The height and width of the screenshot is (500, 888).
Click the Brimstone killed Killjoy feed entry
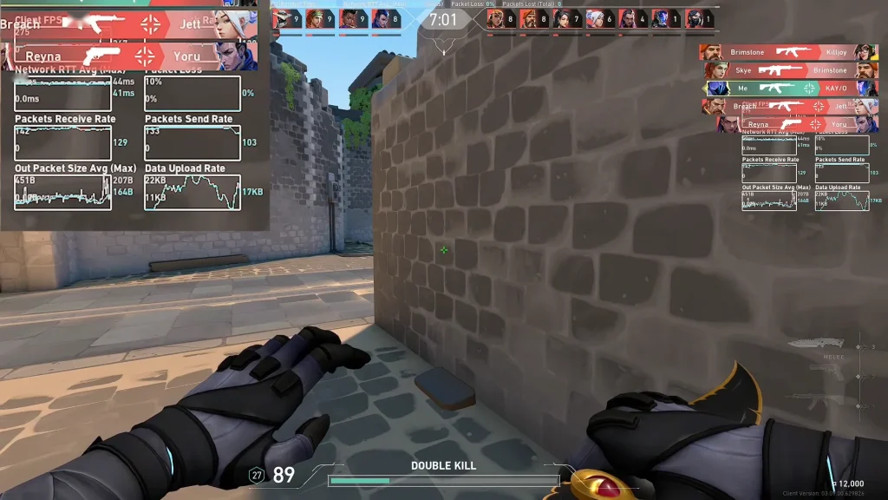(788, 52)
